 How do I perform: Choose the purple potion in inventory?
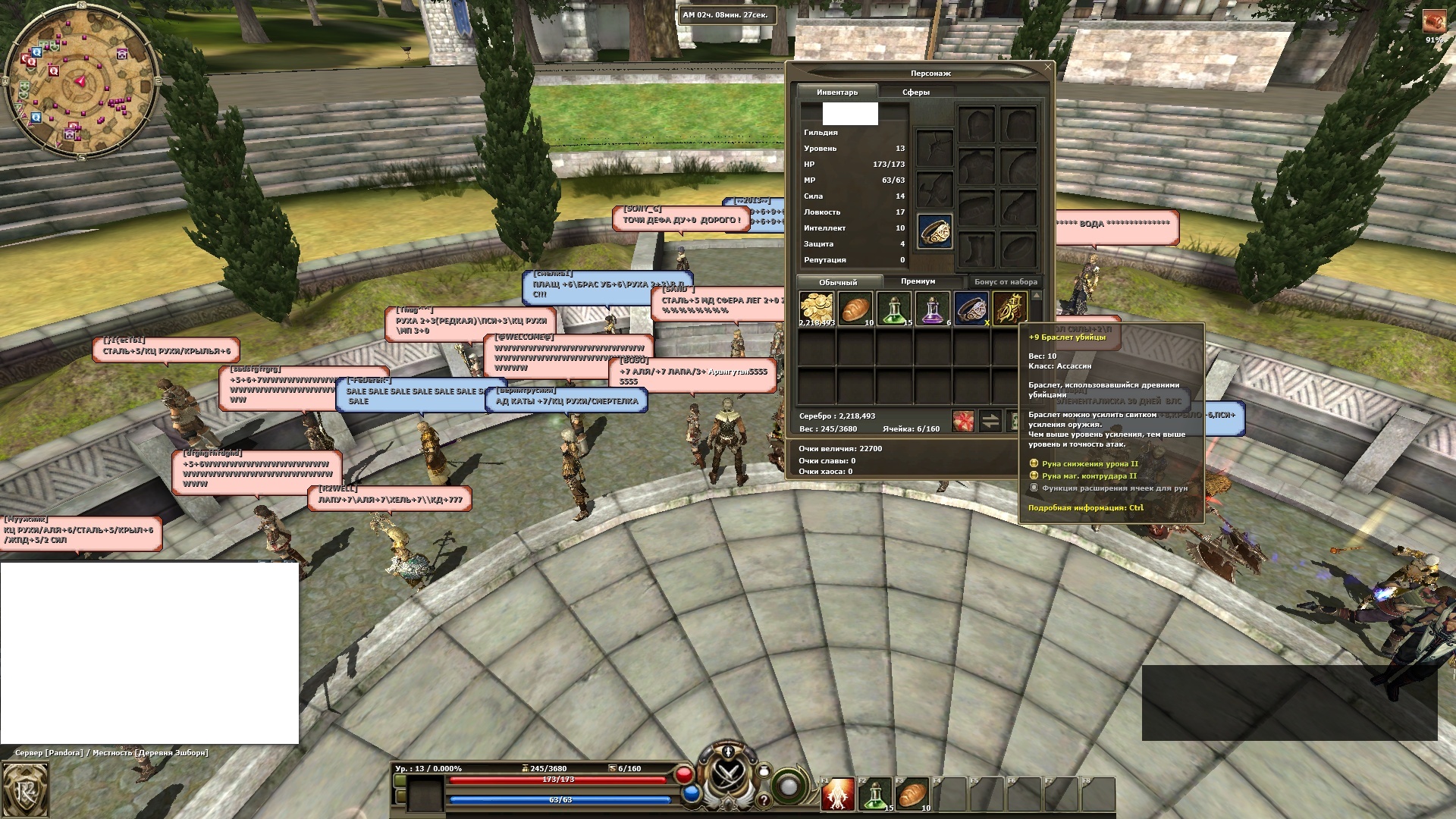933,309
